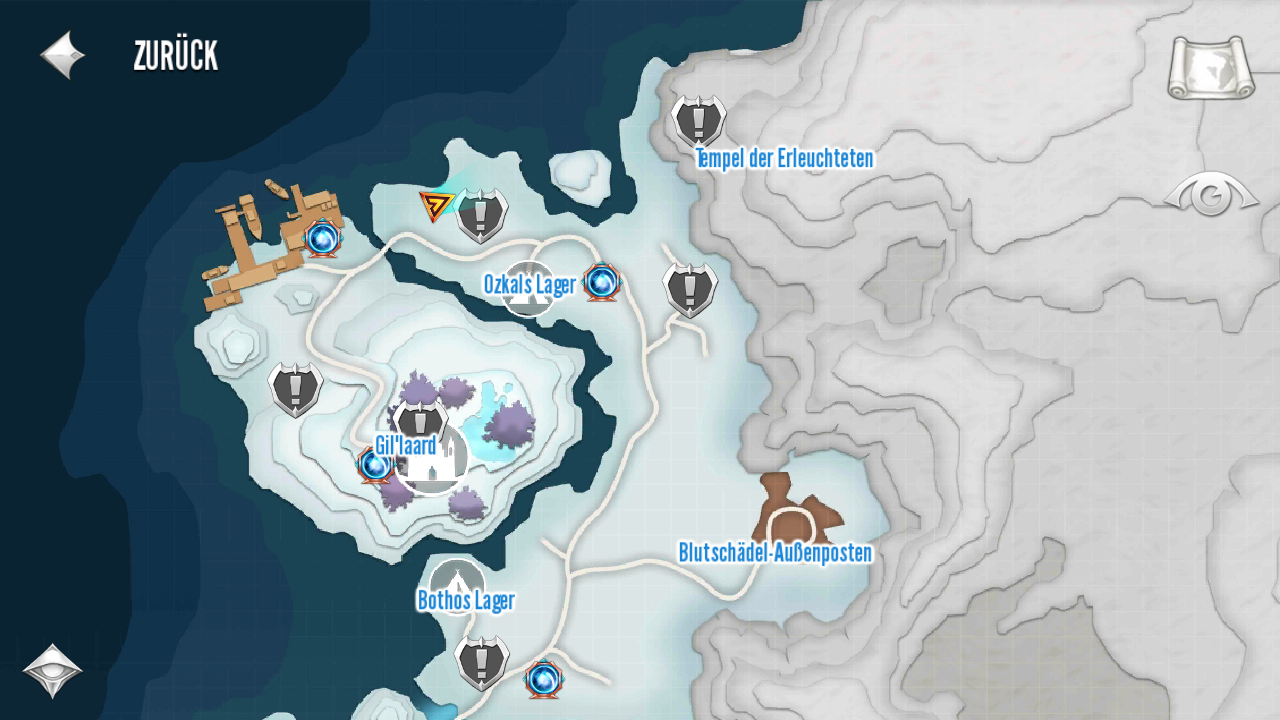Select the blue portal at the harbor docks
The height and width of the screenshot is (720, 1280).
(x=322, y=238)
